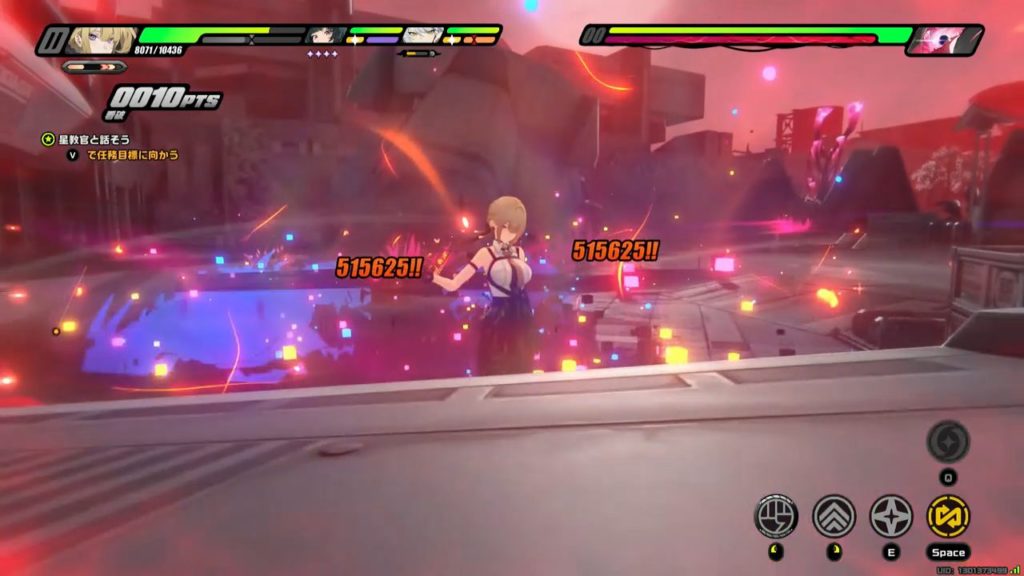The image size is (1024, 576).
Task: Open the quest tracker star objective
Action: tap(47, 140)
